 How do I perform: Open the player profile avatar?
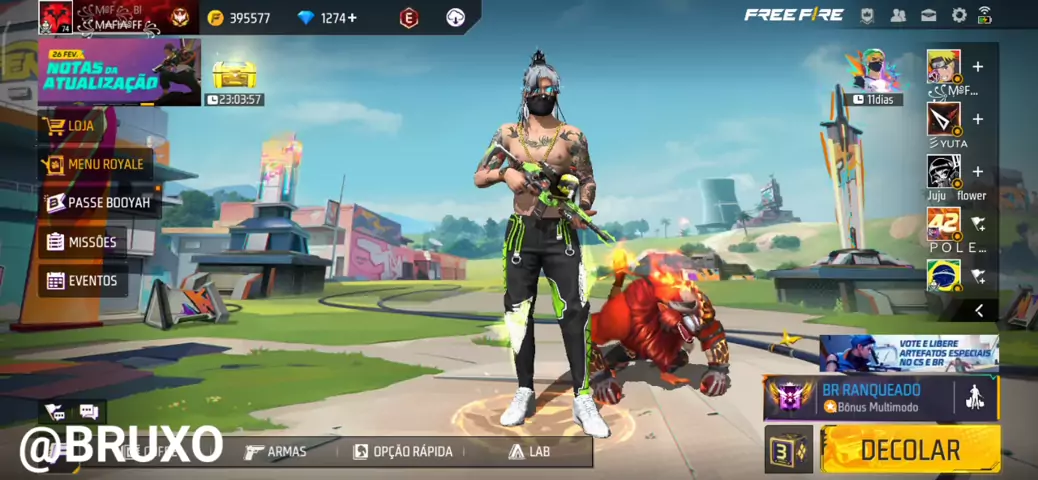pos(54,16)
